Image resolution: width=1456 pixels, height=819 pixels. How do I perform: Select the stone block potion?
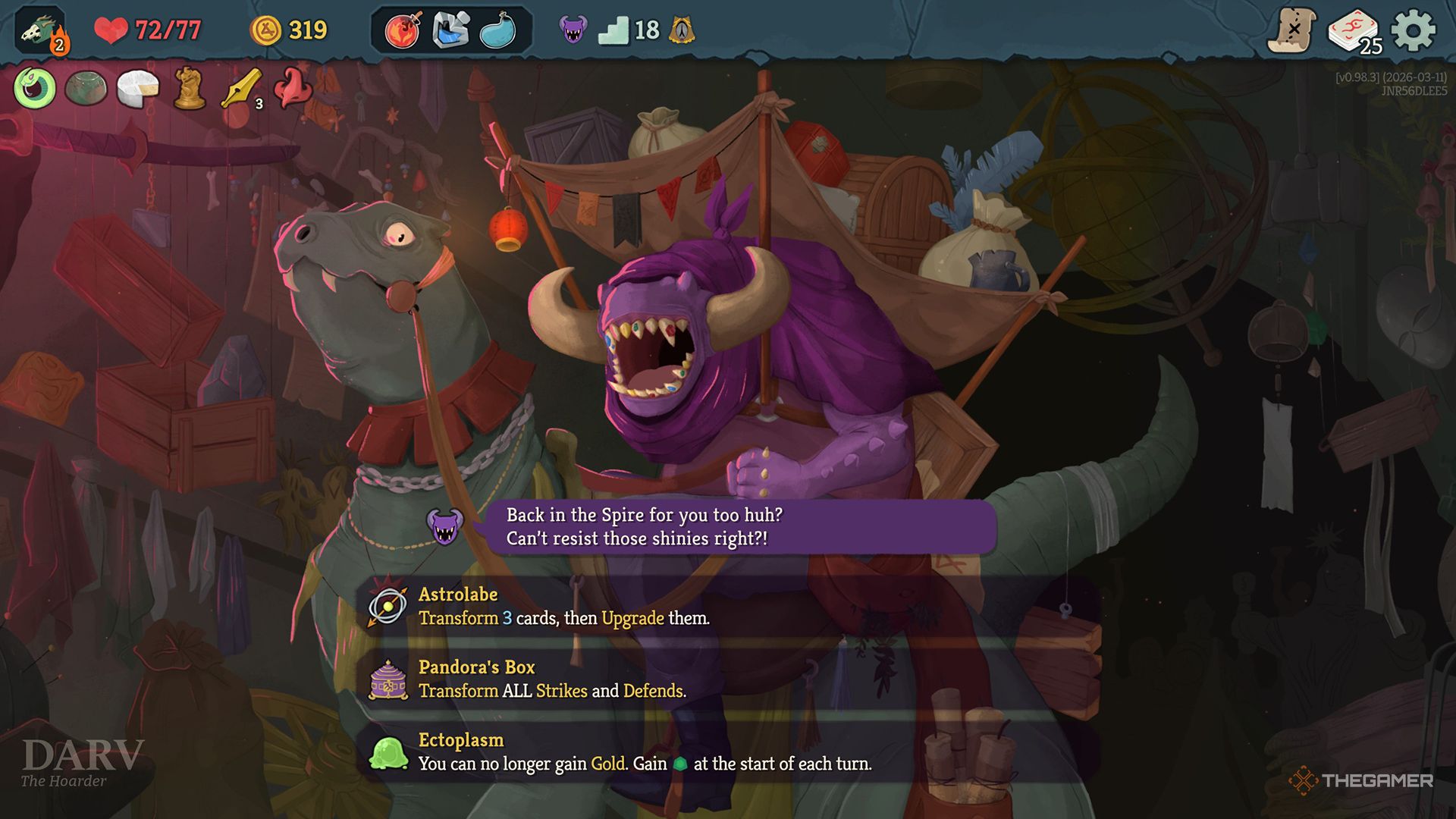click(450, 30)
